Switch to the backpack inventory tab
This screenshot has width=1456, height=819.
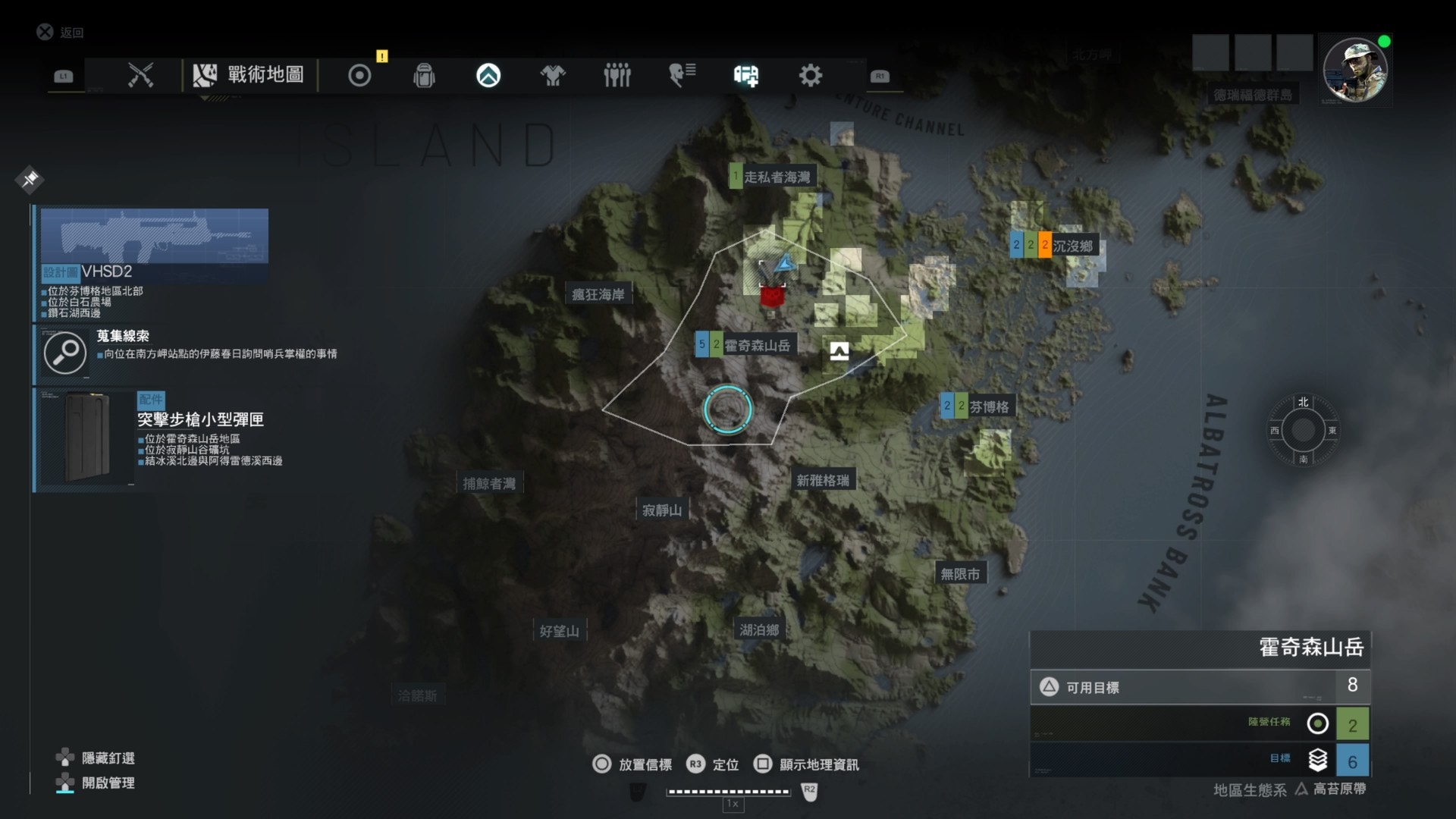[424, 75]
